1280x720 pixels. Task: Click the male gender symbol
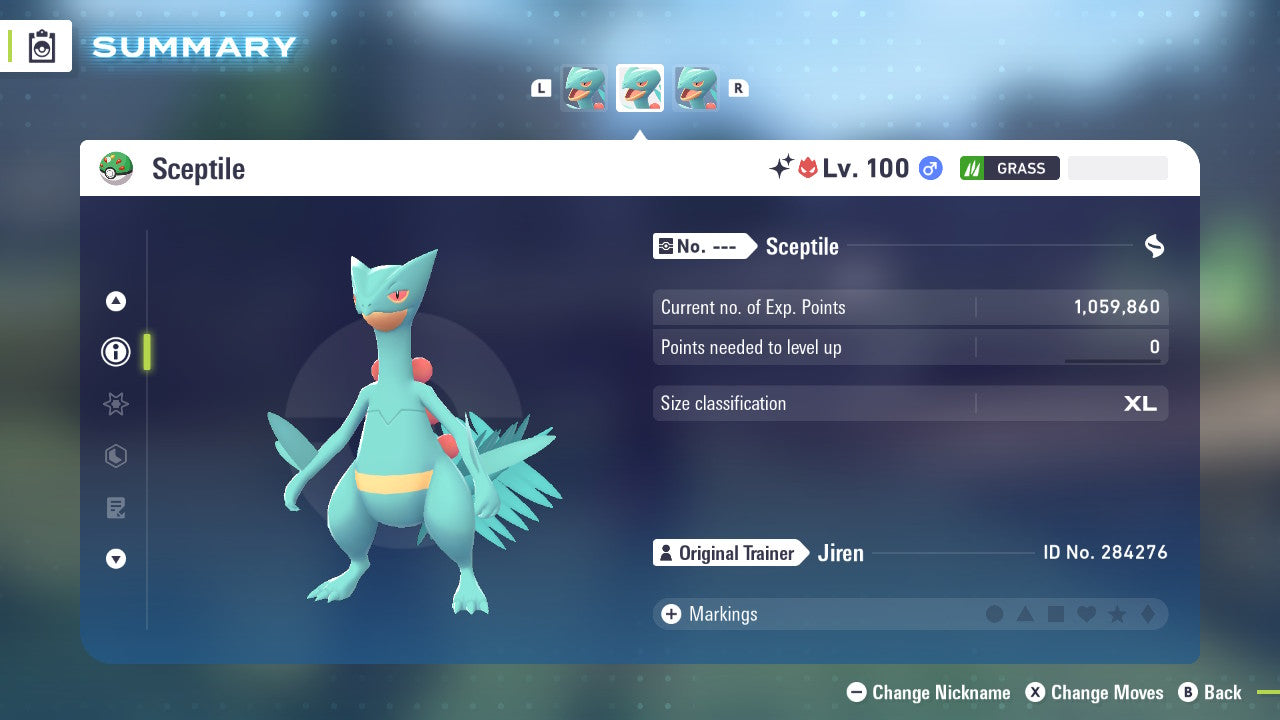coord(930,168)
